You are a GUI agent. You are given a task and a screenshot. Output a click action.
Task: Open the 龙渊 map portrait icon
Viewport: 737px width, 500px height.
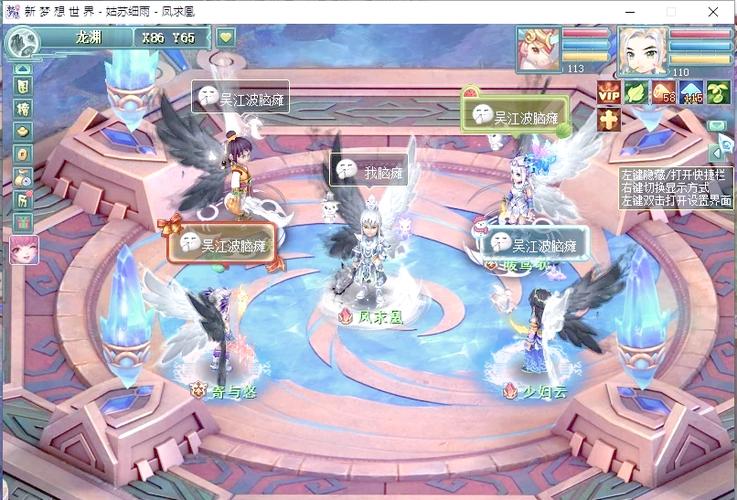click(x=22, y=41)
